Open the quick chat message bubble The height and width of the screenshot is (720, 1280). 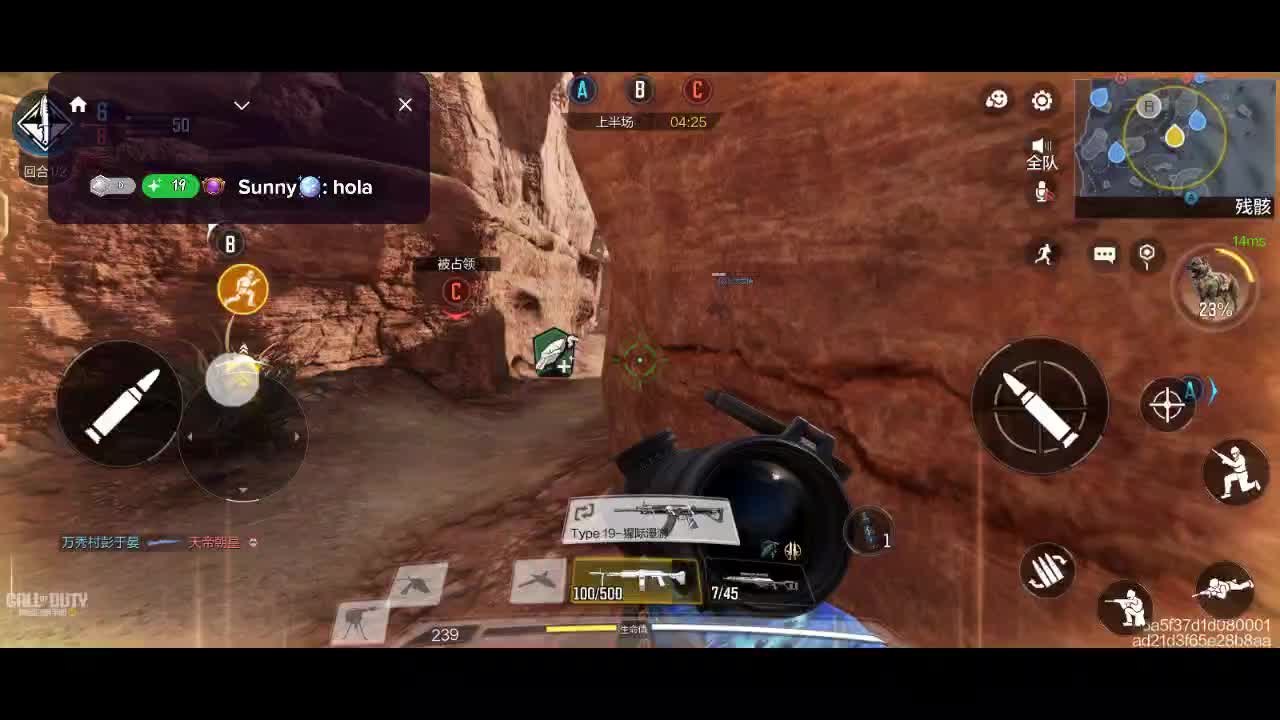[x=1104, y=255]
